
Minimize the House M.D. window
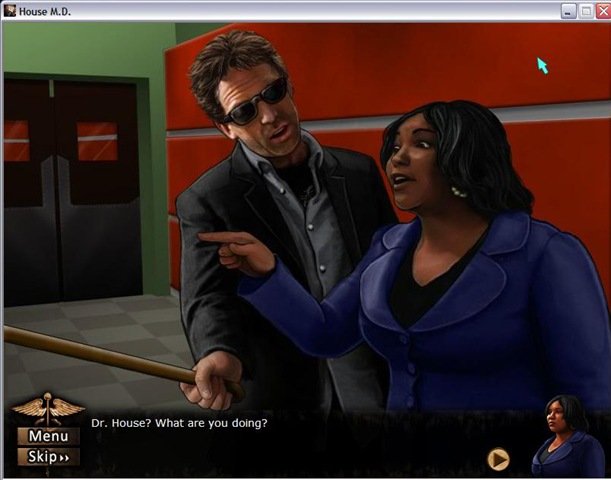click(x=568, y=10)
